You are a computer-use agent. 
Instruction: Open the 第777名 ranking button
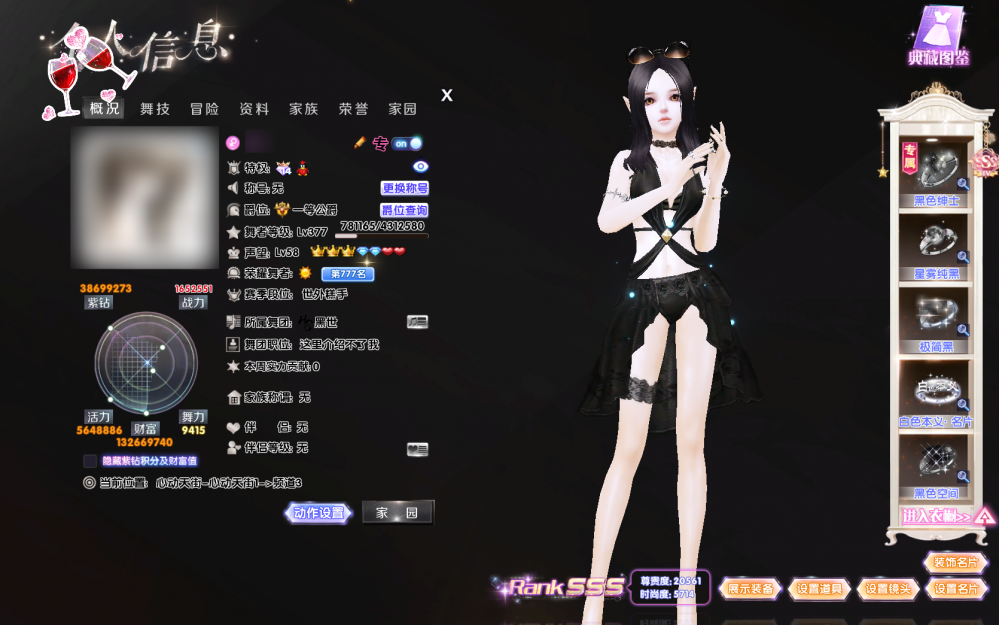pos(347,273)
